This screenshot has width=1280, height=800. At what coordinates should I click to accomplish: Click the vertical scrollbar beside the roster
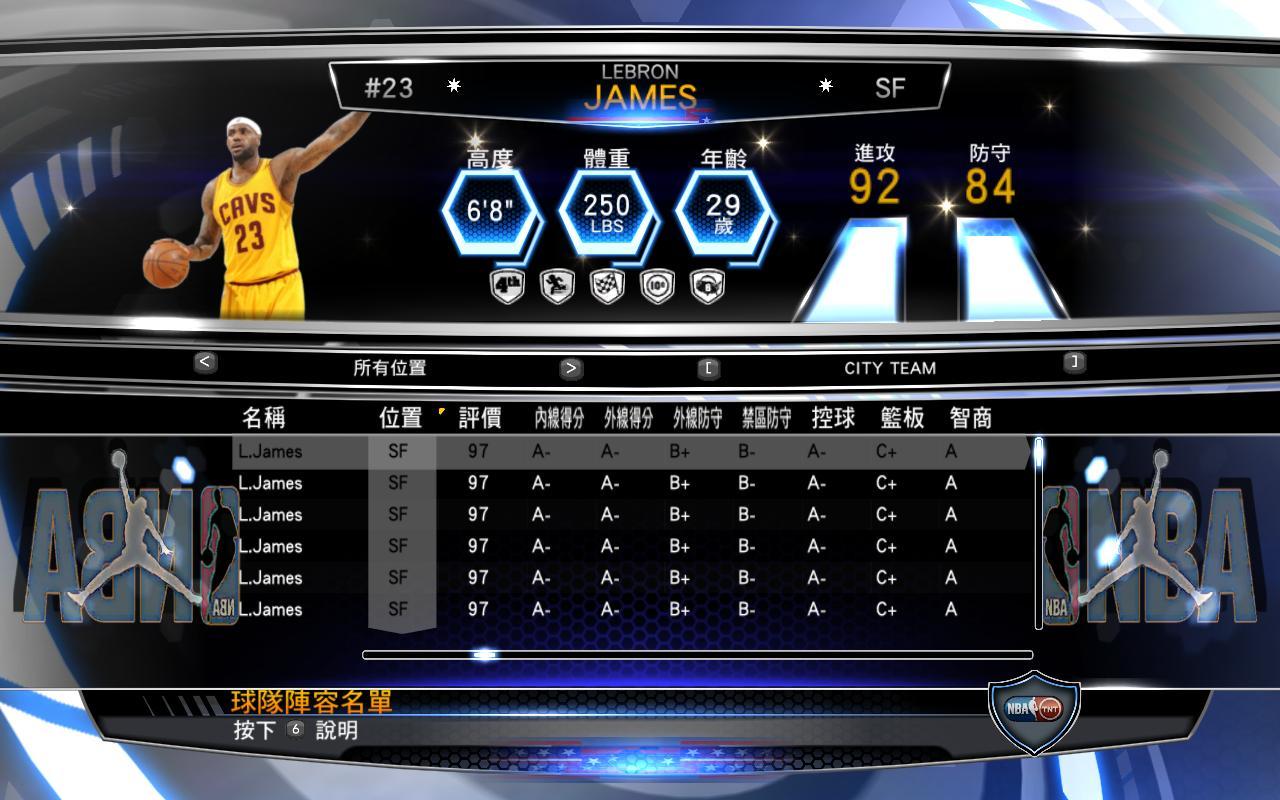(x=1038, y=532)
